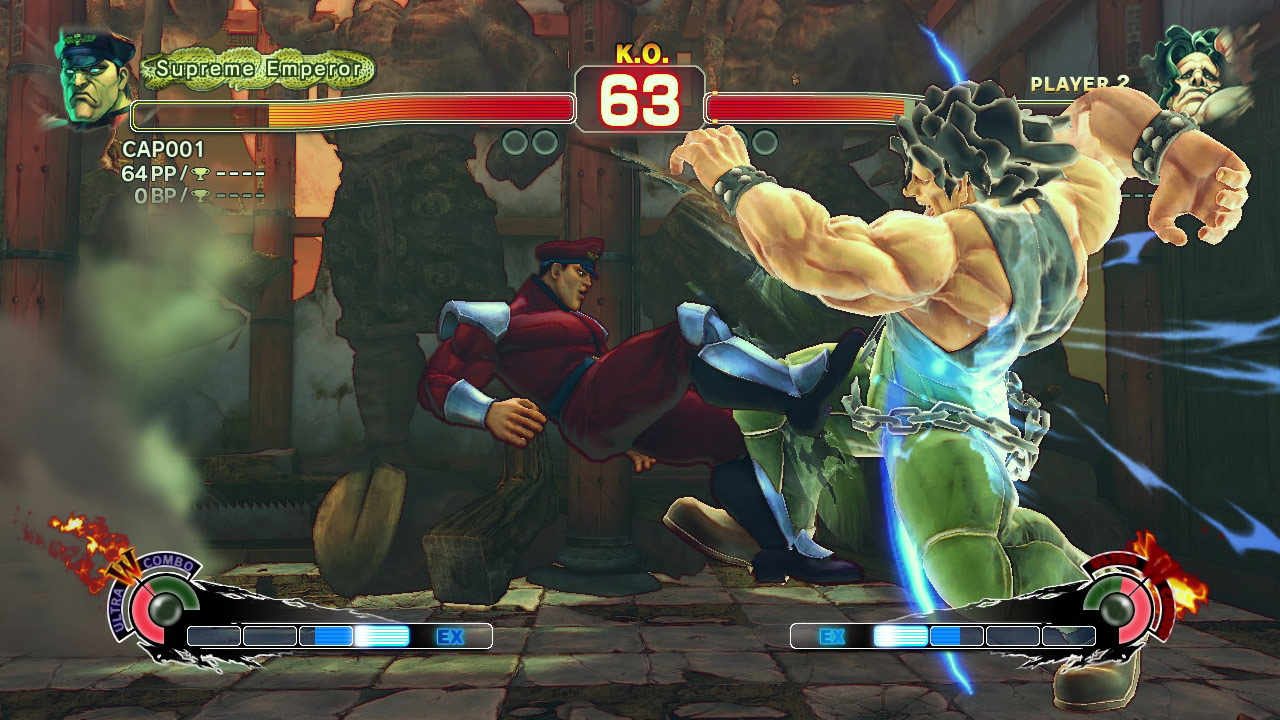Expand the Supreme Emperor title banner
Viewport: 1280px width, 720px height.
pos(255,69)
